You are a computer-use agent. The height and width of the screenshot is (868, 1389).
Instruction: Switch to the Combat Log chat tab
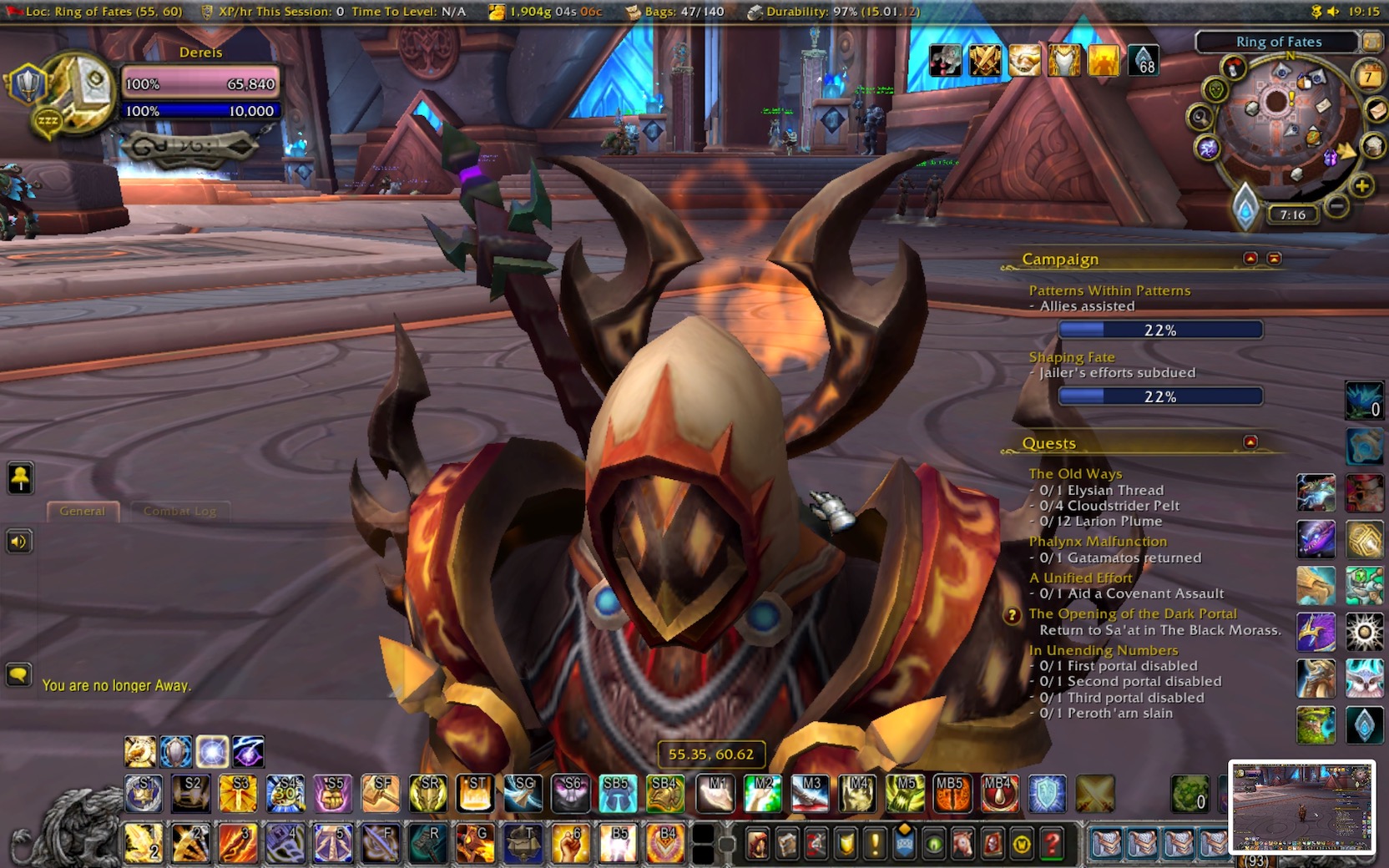pos(179,511)
